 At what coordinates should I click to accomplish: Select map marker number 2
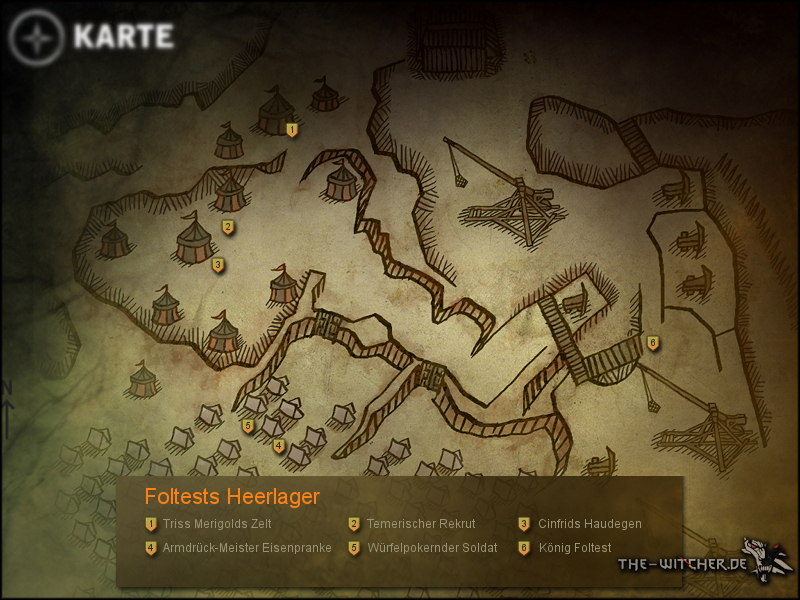228,227
